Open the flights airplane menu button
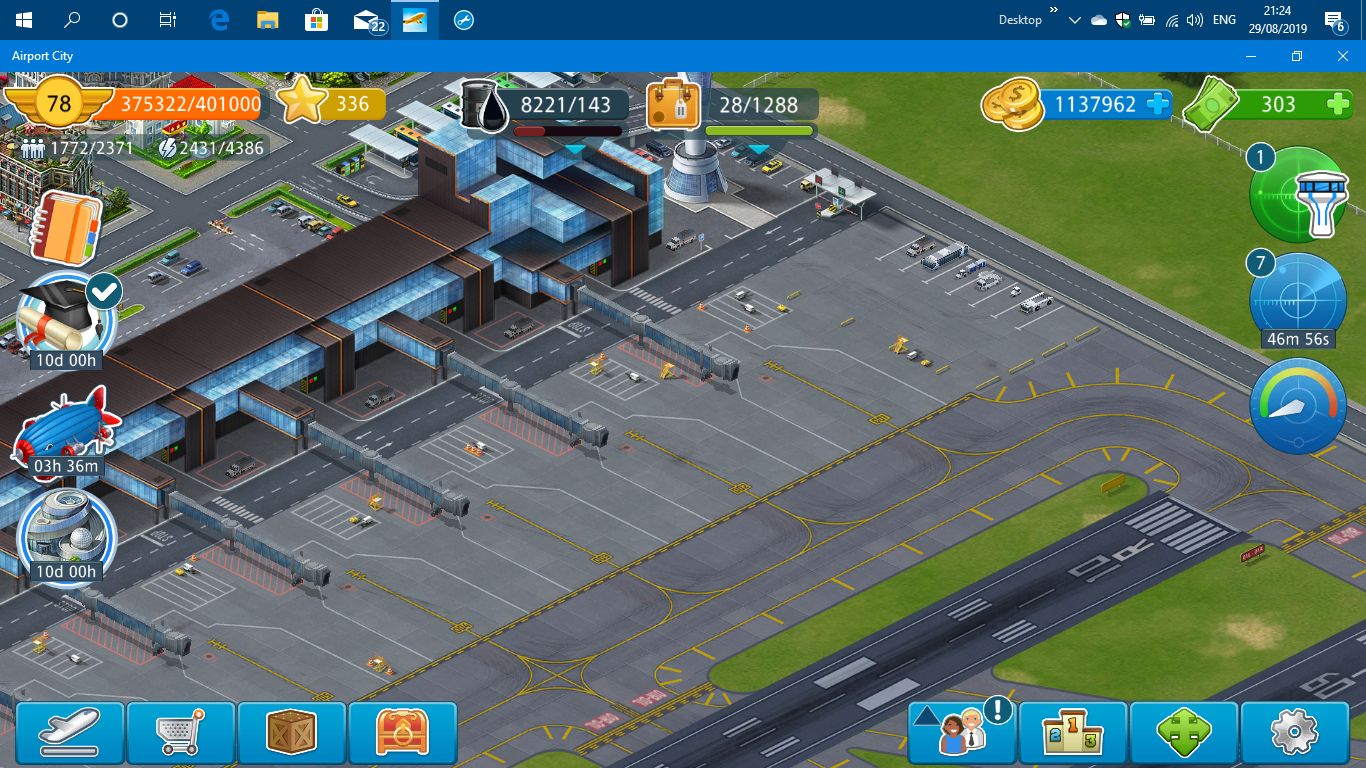The width and height of the screenshot is (1366, 768). tap(70, 732)
